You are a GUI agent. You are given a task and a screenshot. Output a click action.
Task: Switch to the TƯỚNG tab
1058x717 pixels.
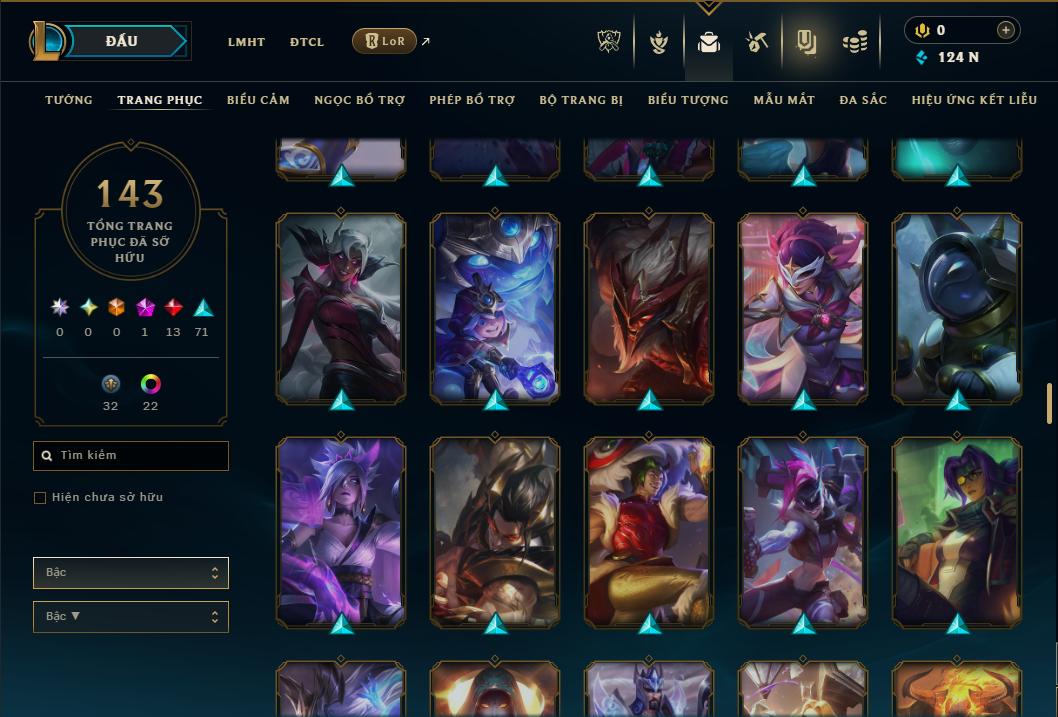coord(69,100)
